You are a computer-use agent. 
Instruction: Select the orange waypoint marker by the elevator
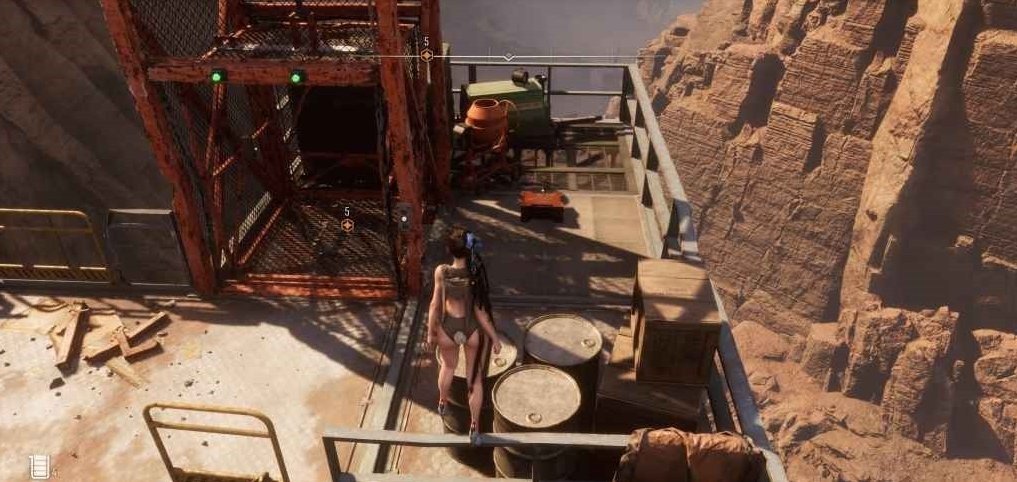[347, 226]
